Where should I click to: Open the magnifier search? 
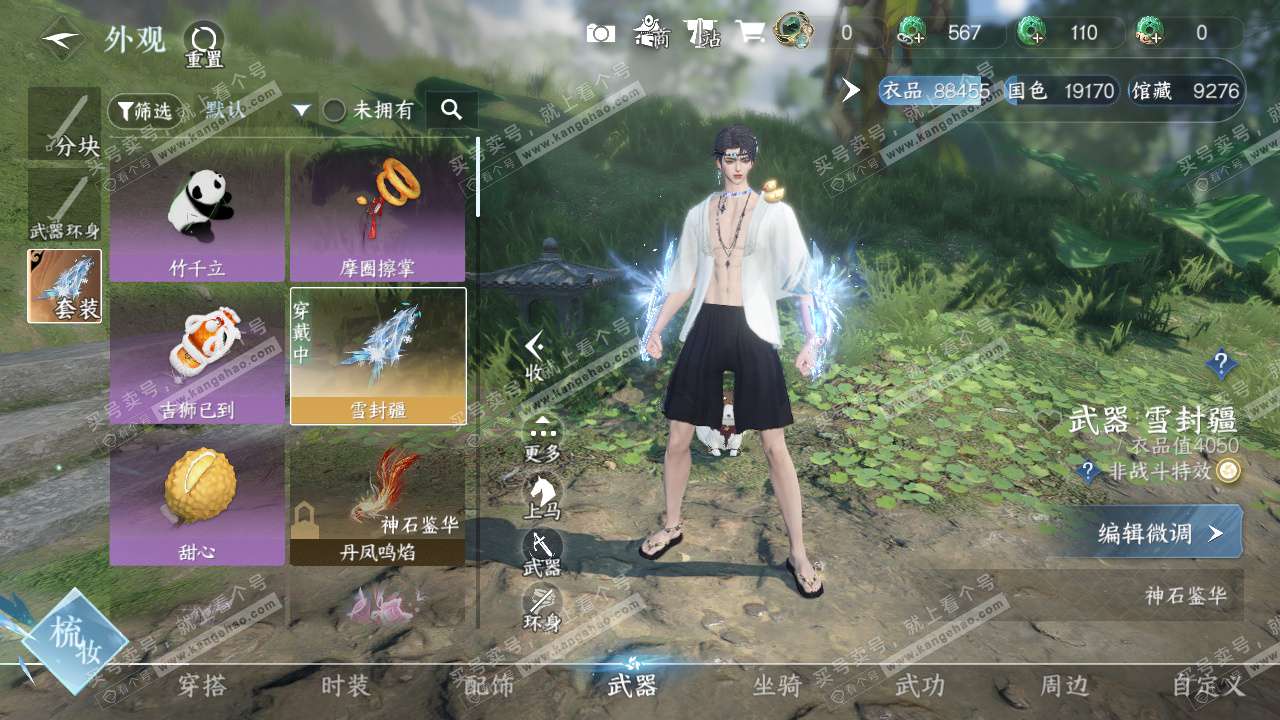(451, 110)
